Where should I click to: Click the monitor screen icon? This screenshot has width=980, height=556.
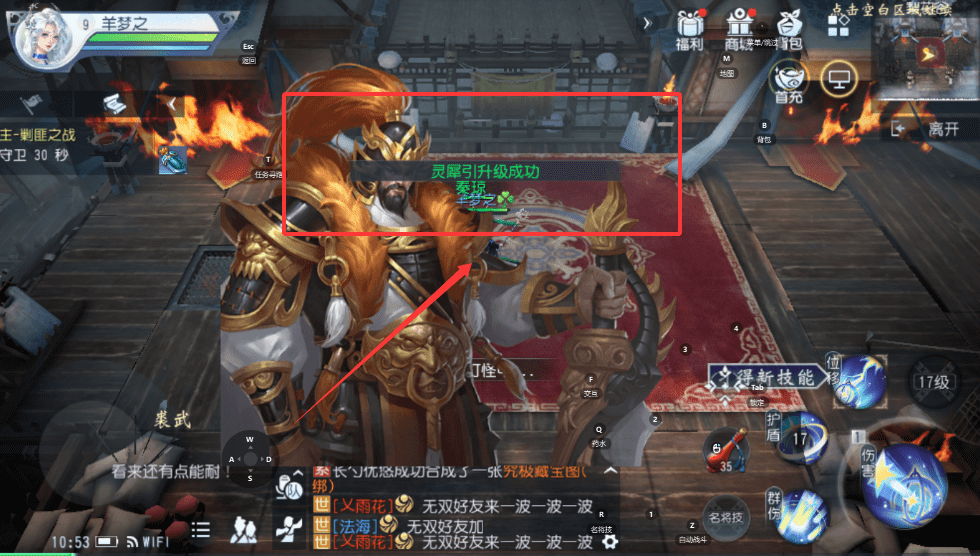click(x=838, y=79)
